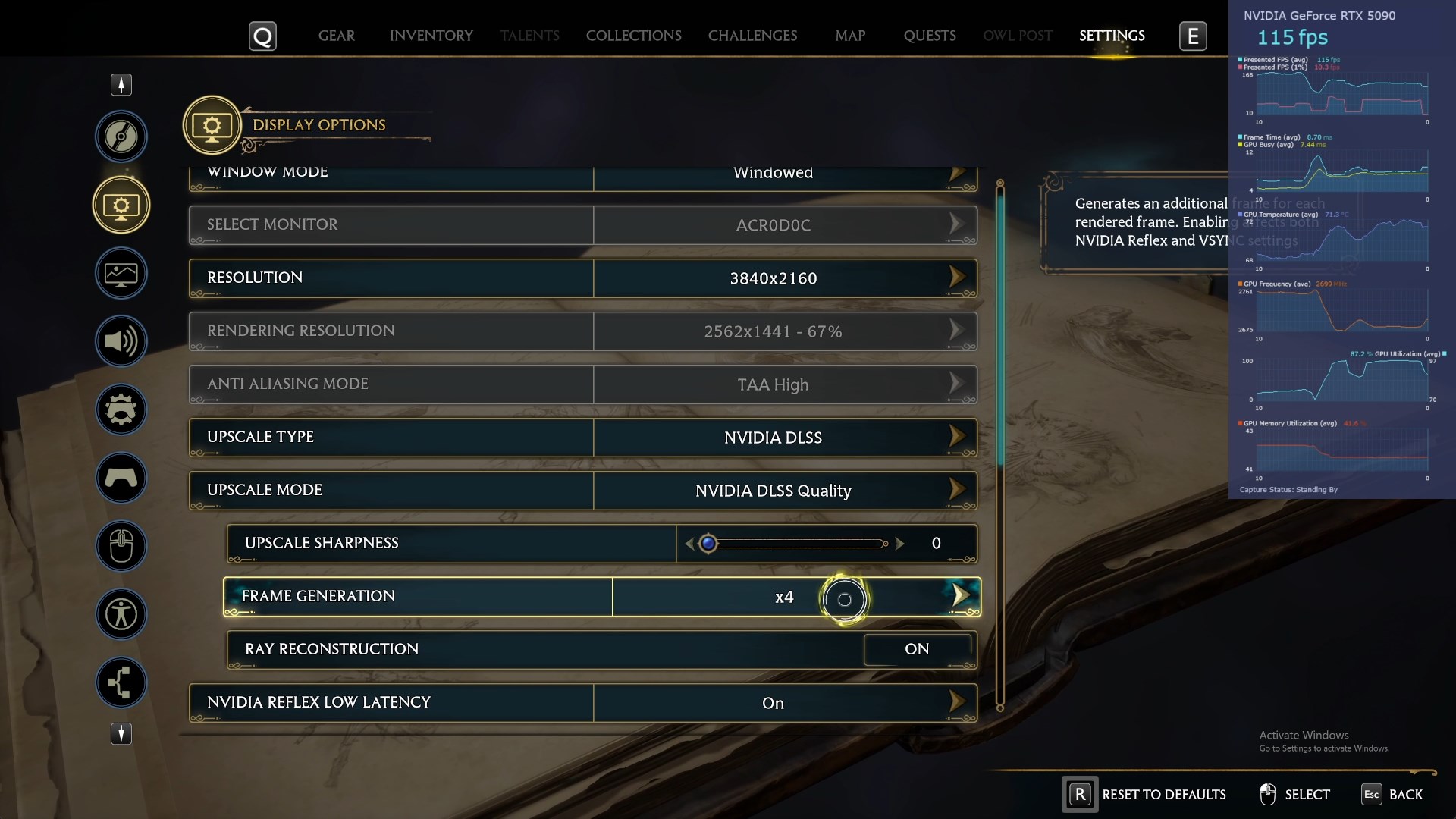This screenshot has width=1456, height=819.
Task: Increase Upscale Sharpness with right arrow
Action: pos(899,543)
